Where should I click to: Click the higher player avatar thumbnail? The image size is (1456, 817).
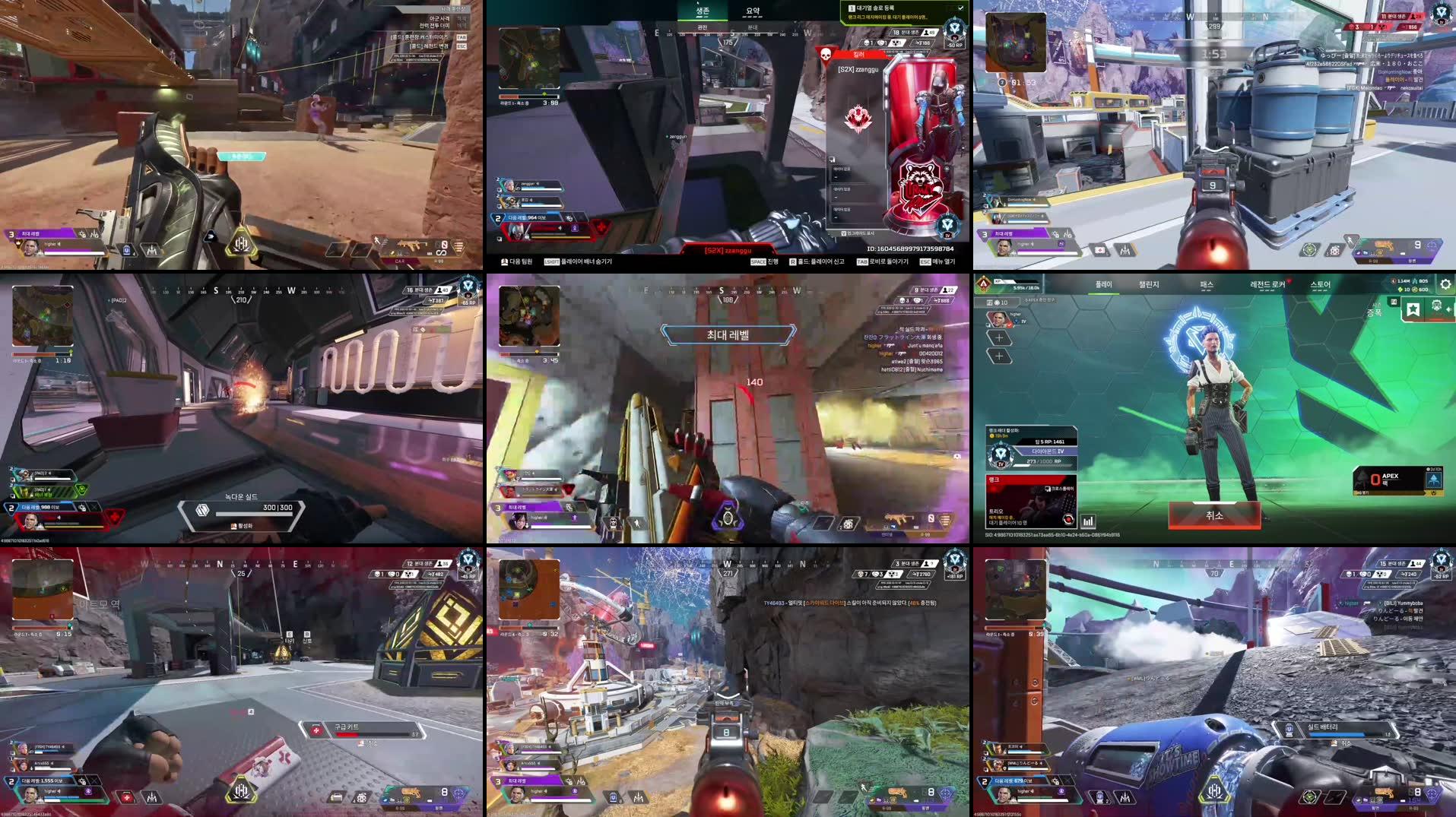click(999, 319)
